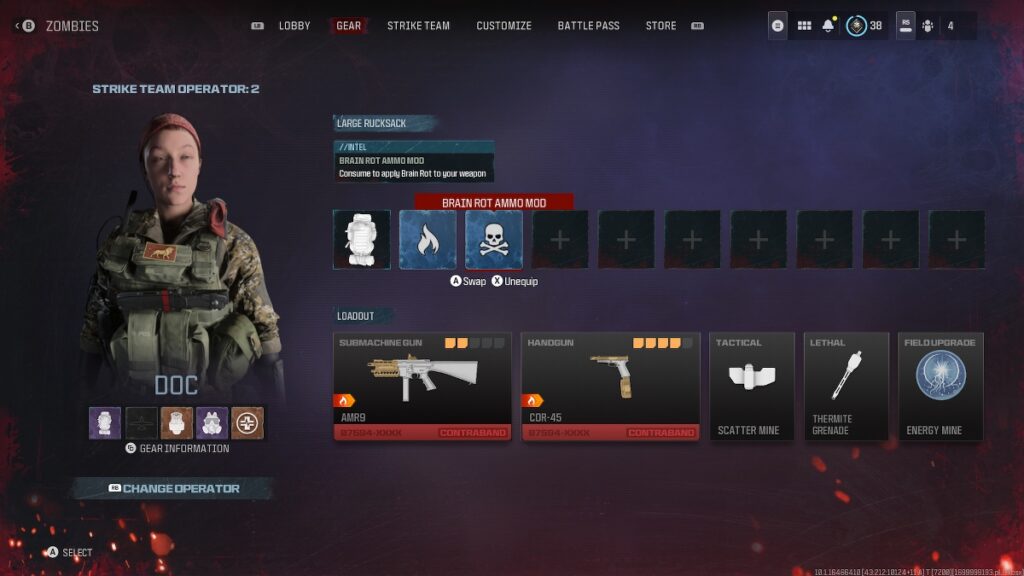Screen dimensions: 1024x576
Task: Check the notifications bell
Action: coord(828,26)
